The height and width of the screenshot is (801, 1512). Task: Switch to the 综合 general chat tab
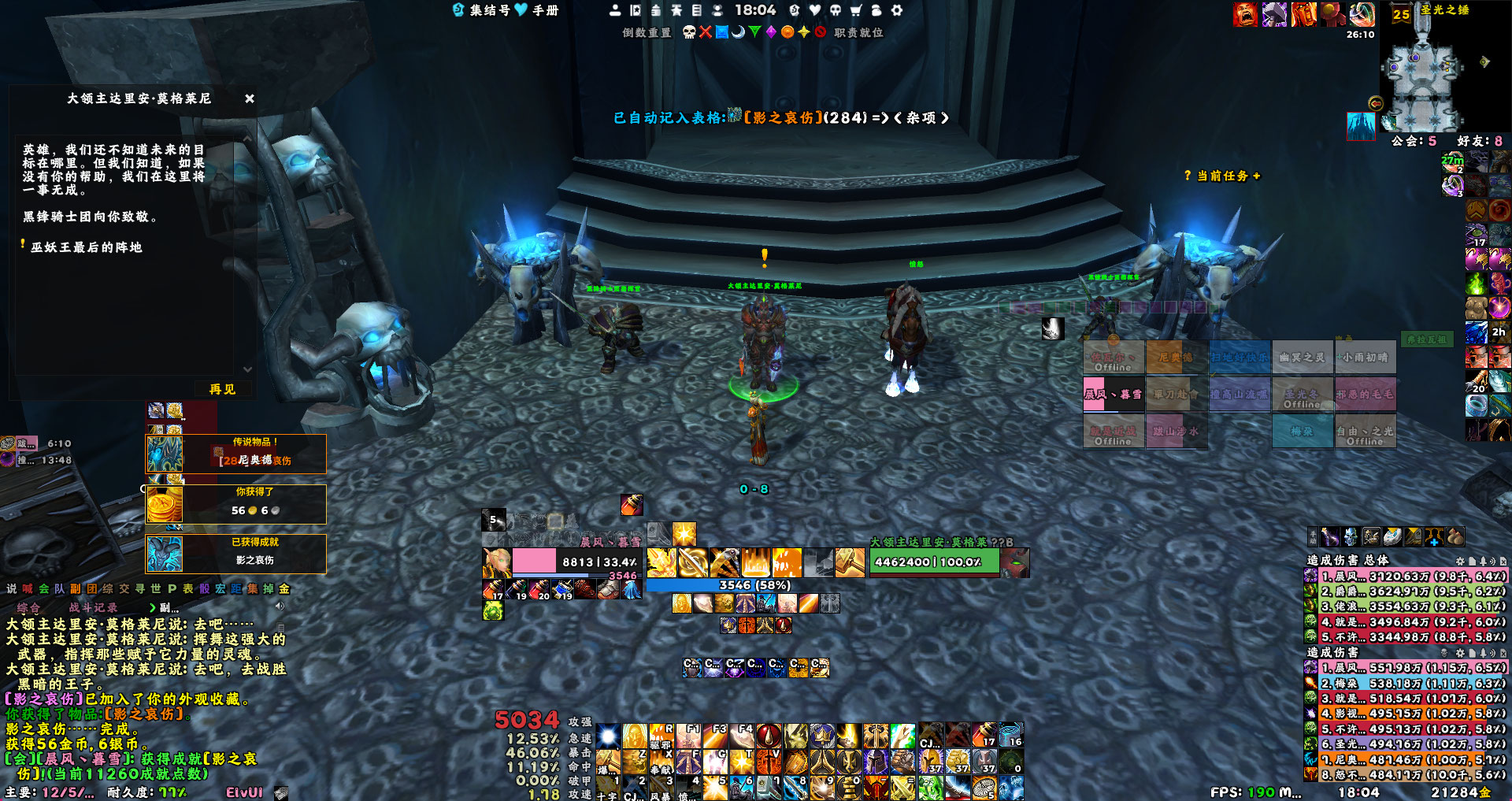pos(28,607)
